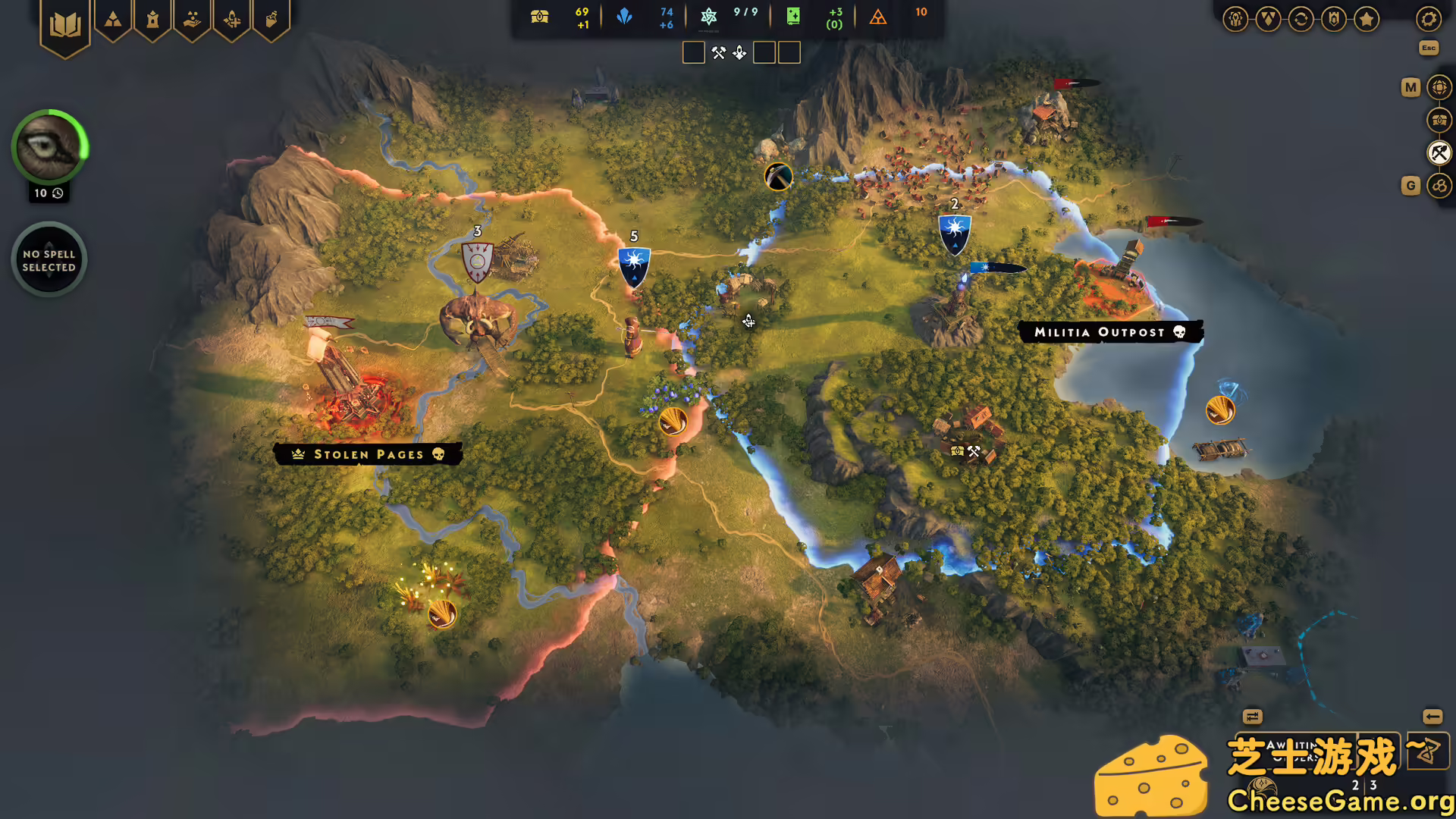The width and height of the screenshot is (1456, 819).
Task: Open the spellbook tome icon
Action: [x=67, y=23]
